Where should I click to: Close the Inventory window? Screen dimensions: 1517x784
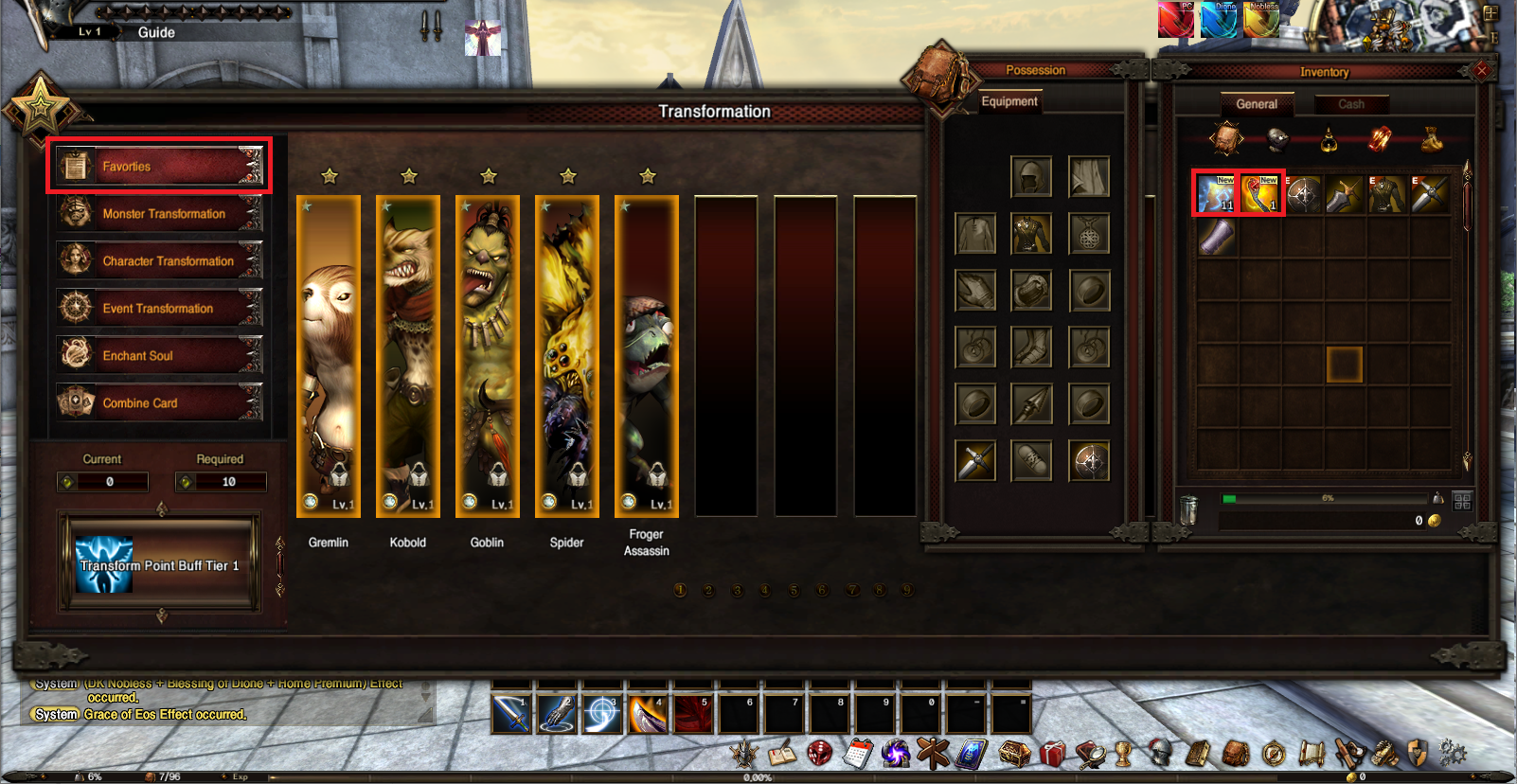point(1482,71)
